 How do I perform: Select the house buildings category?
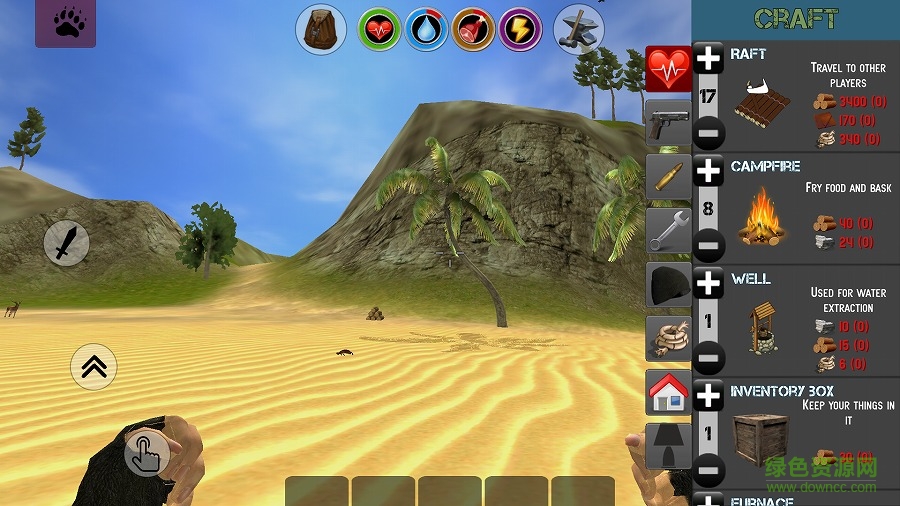point(668,392)
